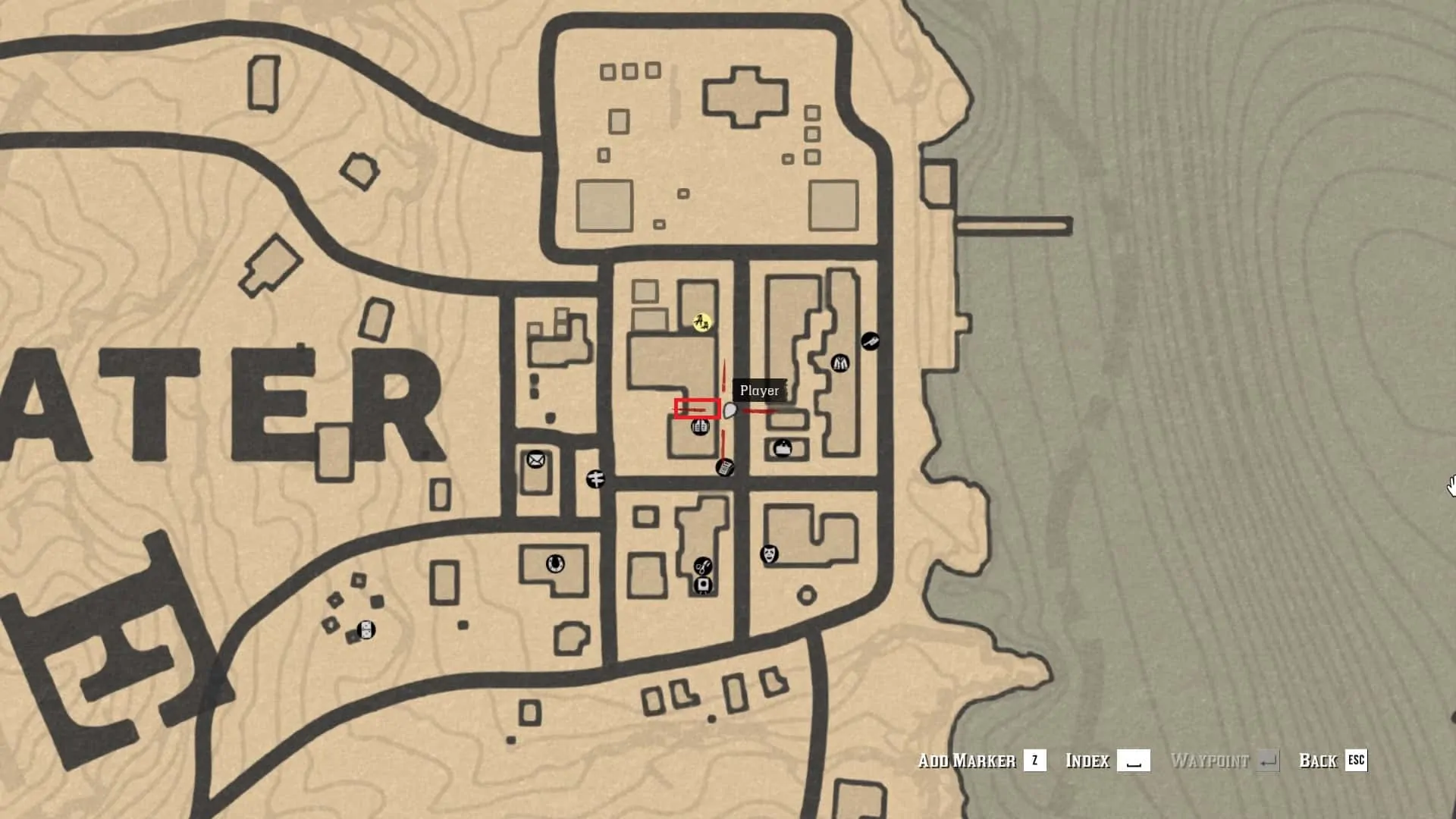Click the shop bag icon
The image size is (1456, 819).
[783, 449]
